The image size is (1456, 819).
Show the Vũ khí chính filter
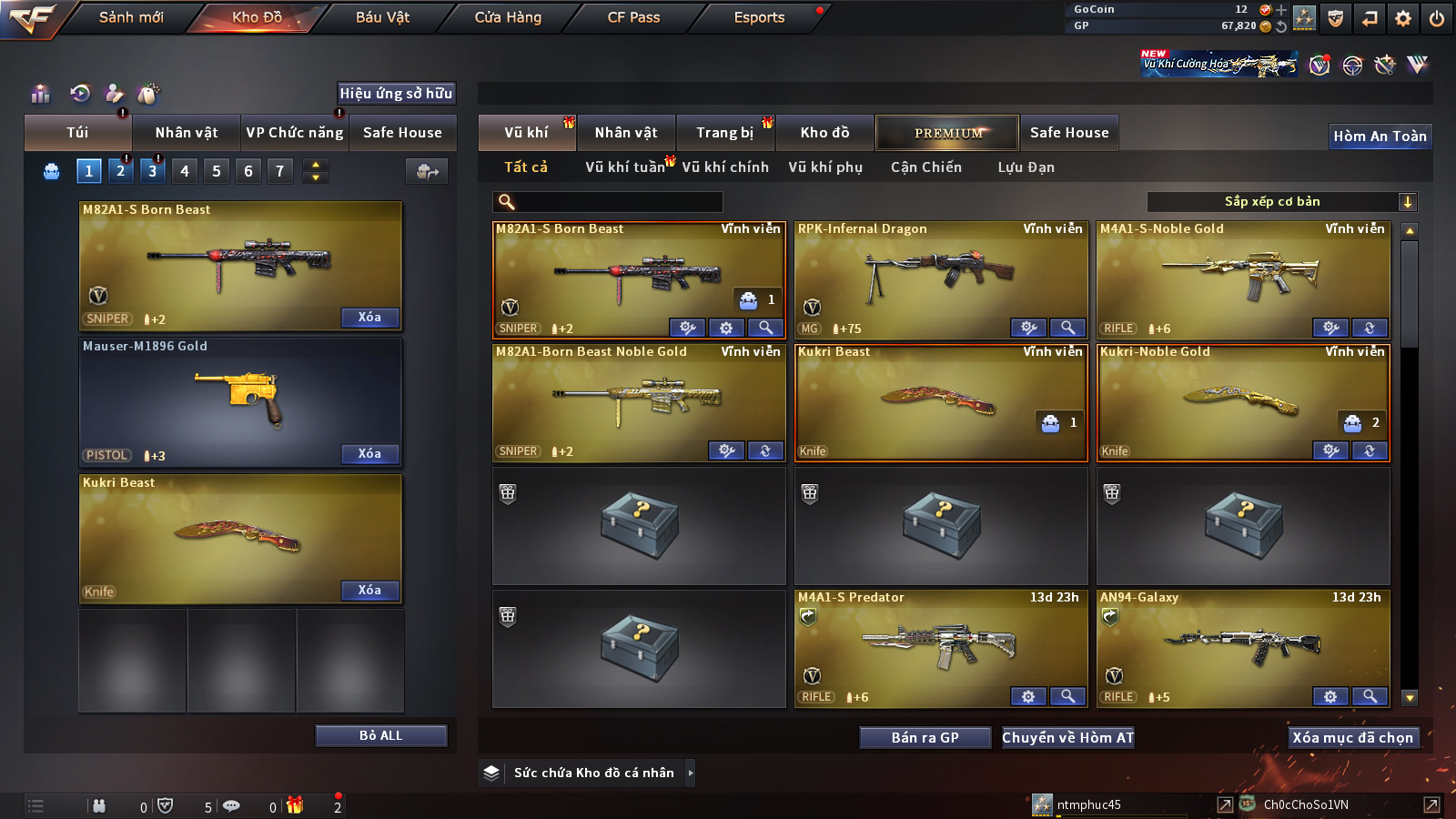(x=725, y=167)
